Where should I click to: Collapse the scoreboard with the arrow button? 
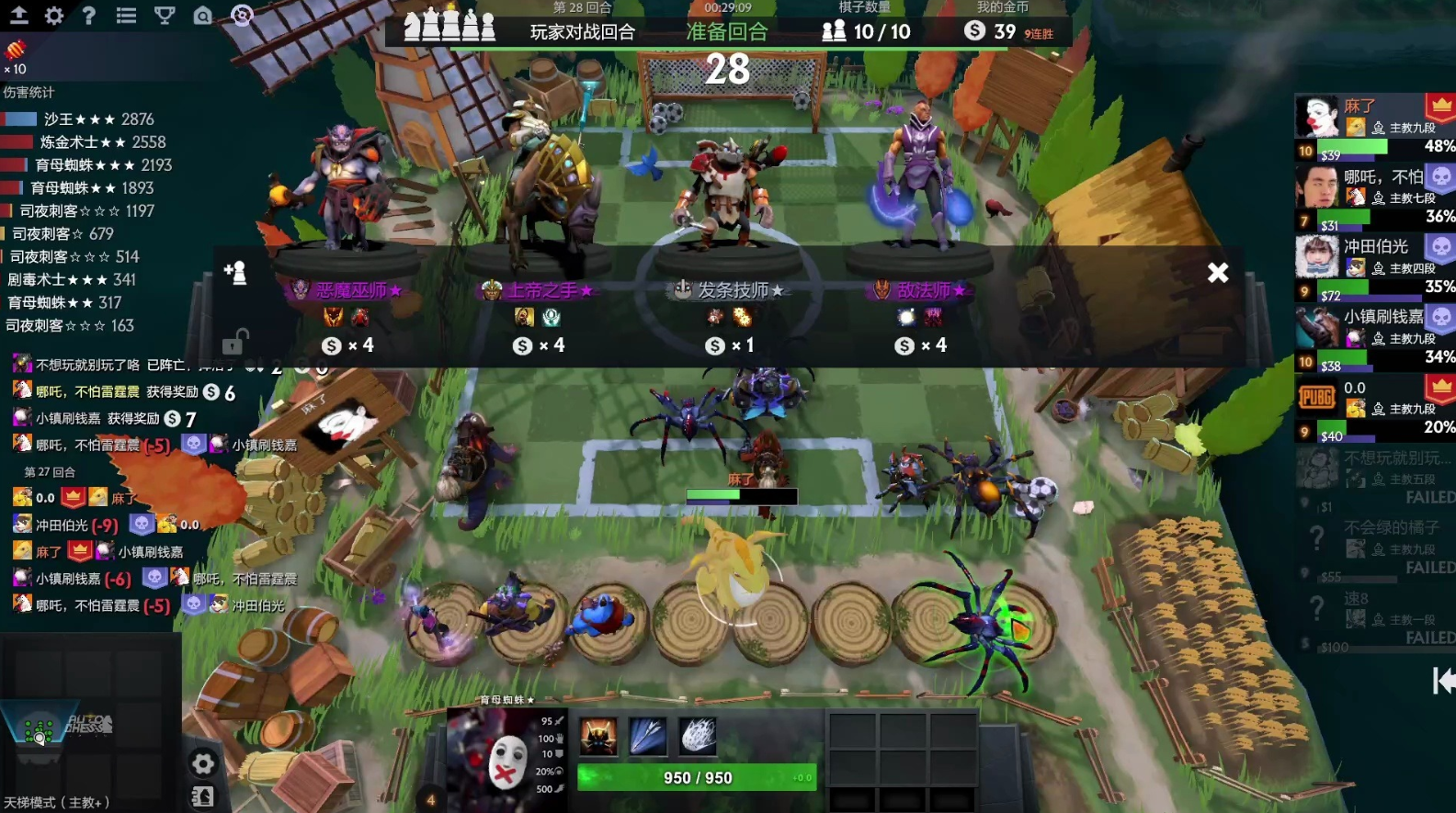pyautogui.click(x=1442, y=681)
